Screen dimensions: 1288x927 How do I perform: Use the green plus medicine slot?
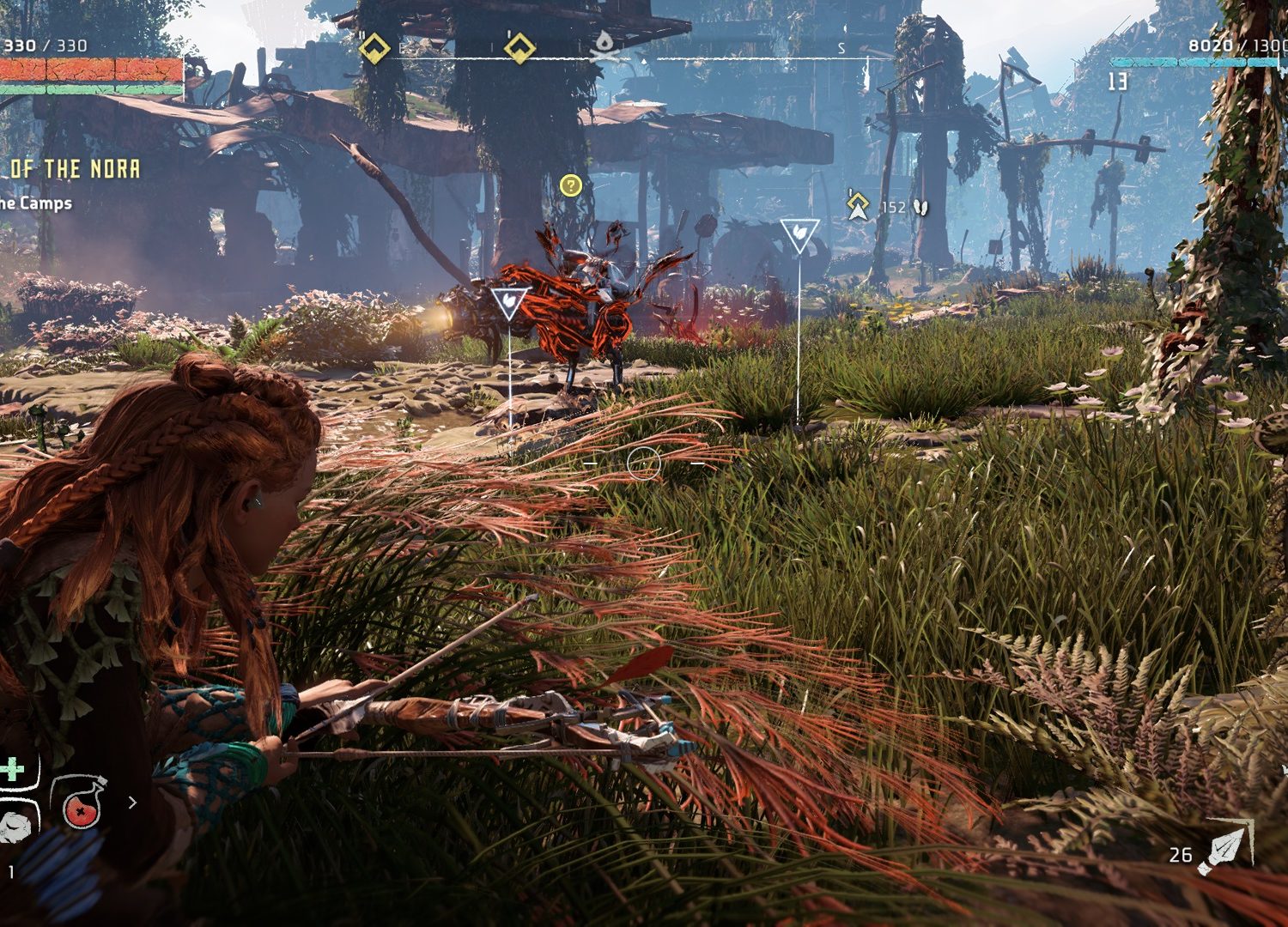pyautogui.click(x=14, y=769)
